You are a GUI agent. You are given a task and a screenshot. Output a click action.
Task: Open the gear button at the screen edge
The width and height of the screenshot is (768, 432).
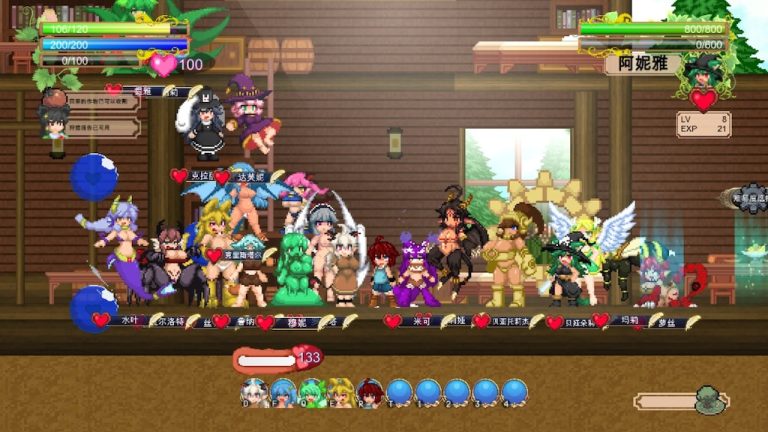point(753,198)
